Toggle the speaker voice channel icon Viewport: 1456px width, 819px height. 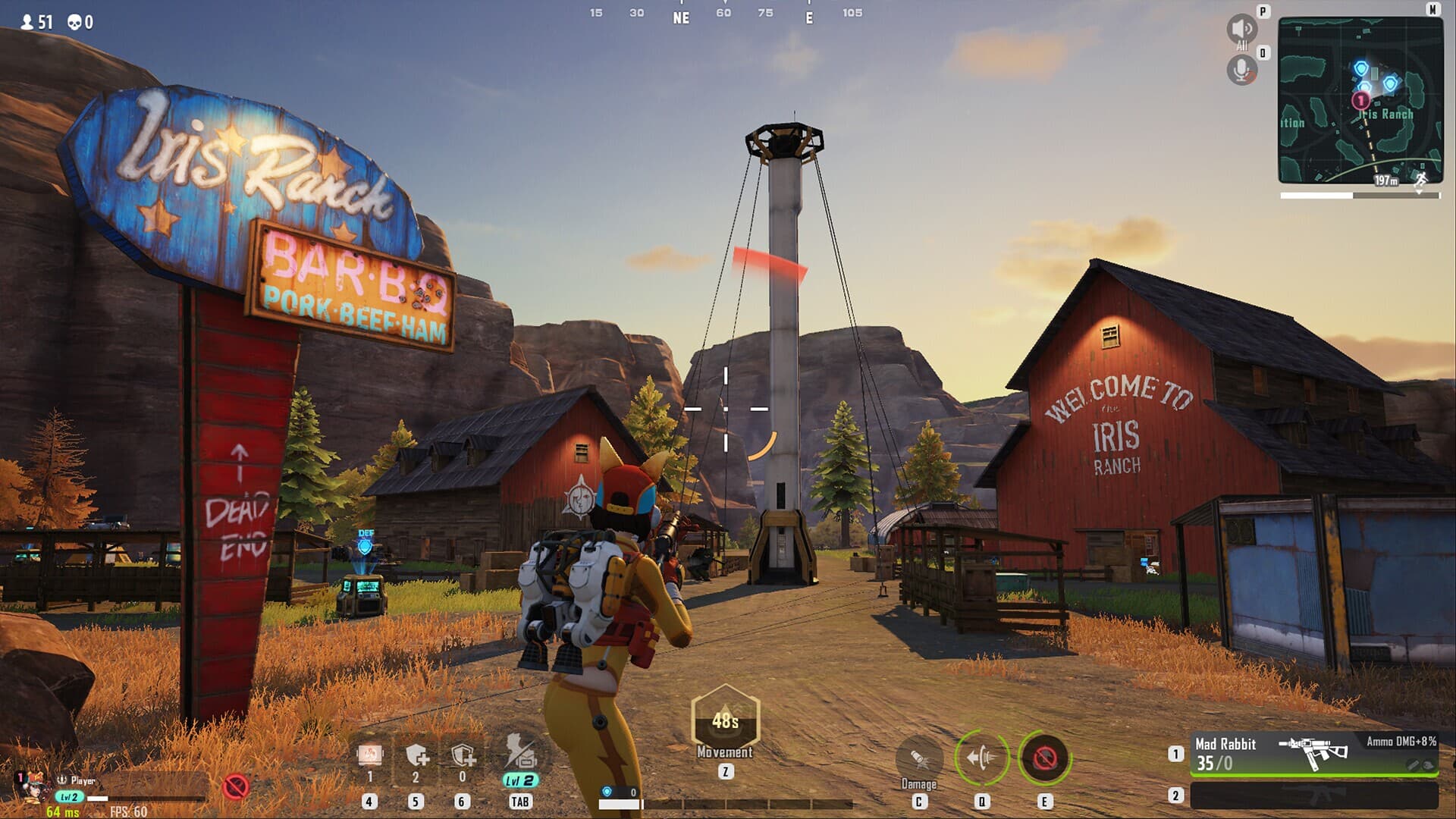tap(1241, 30)
